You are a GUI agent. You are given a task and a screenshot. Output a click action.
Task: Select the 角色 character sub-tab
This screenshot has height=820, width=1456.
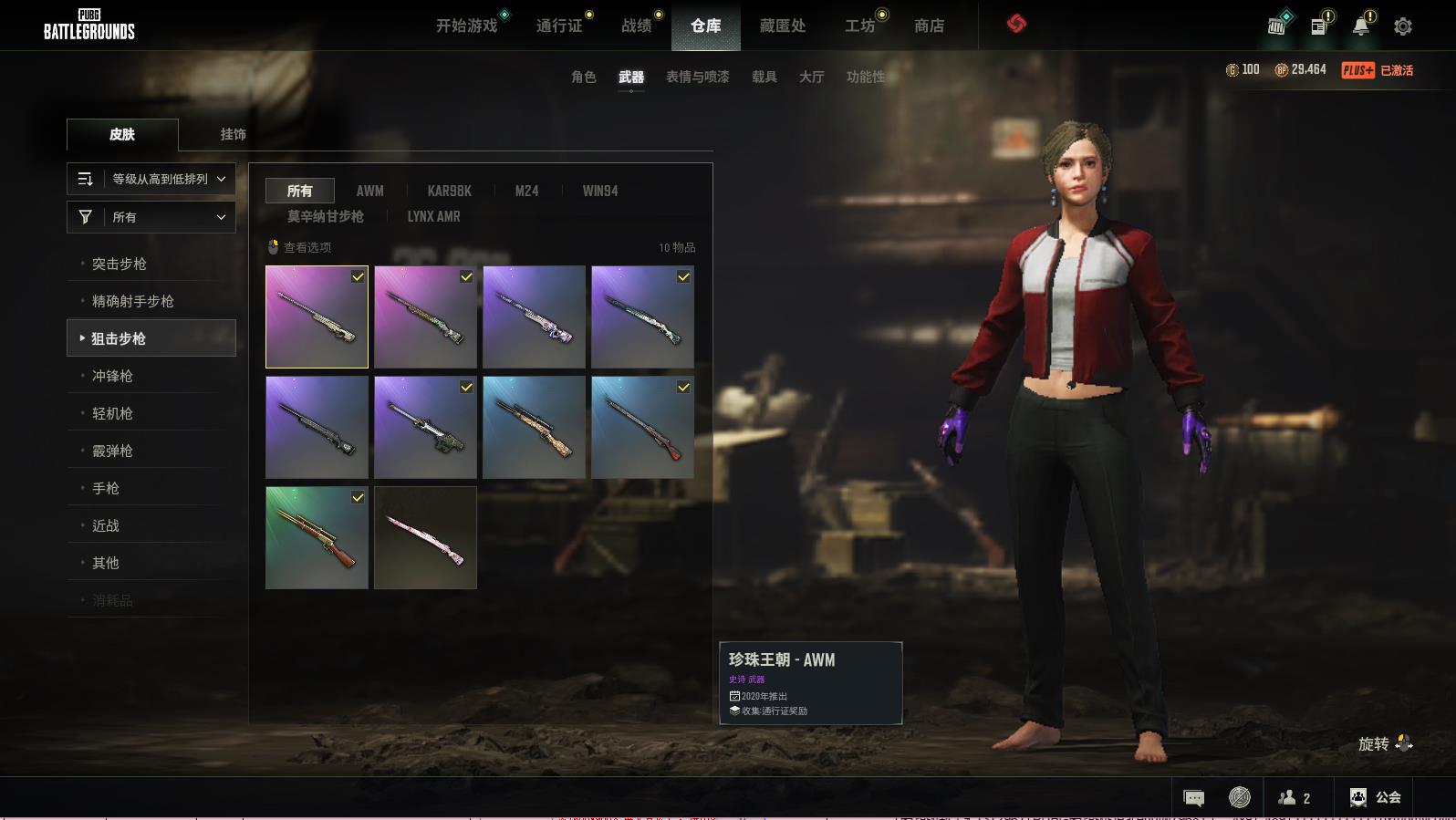click(x=584, y=77)
